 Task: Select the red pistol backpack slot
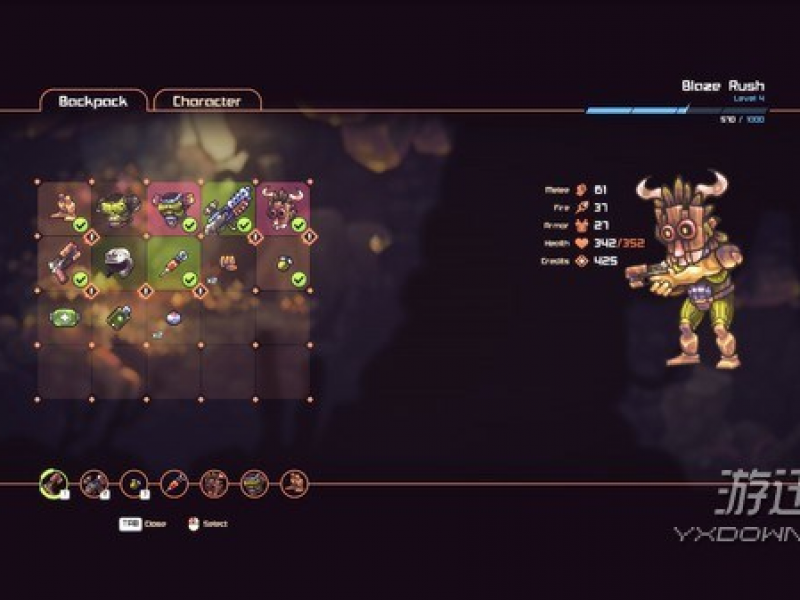click(65, 263)
